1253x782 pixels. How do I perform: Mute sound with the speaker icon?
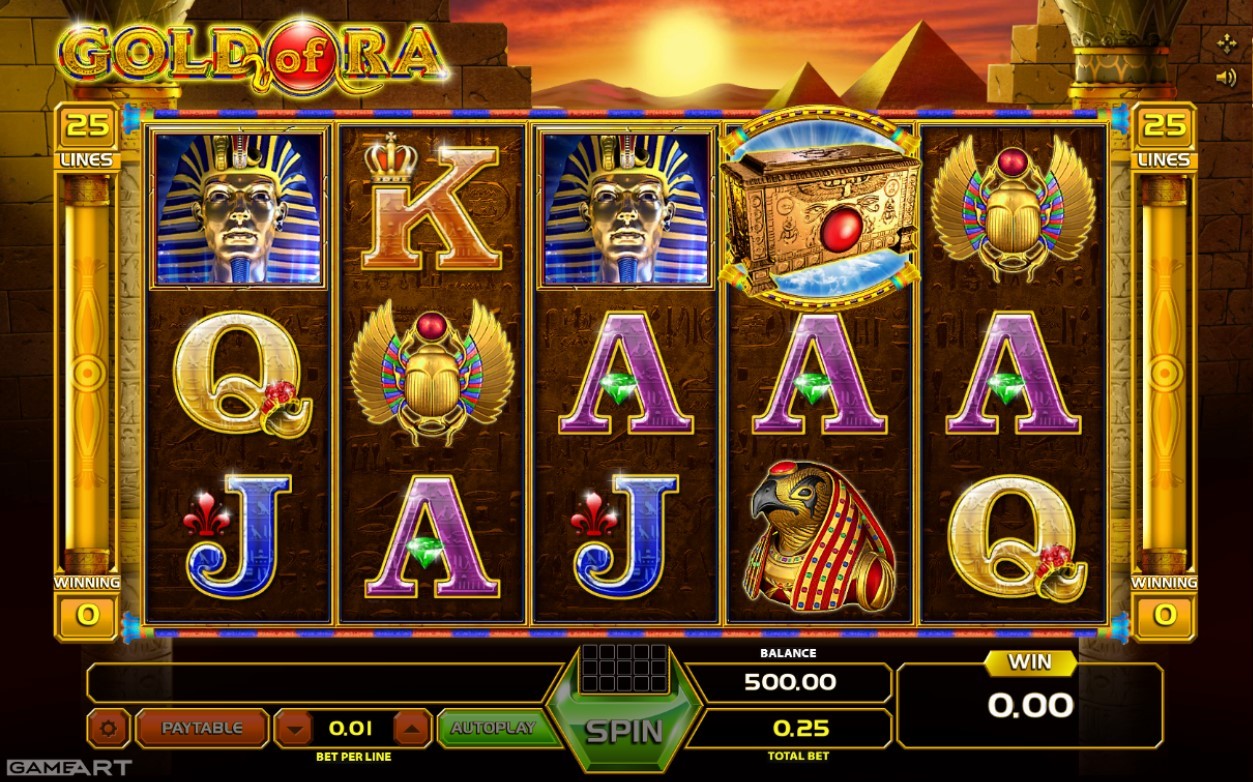tap(1226, 77)
